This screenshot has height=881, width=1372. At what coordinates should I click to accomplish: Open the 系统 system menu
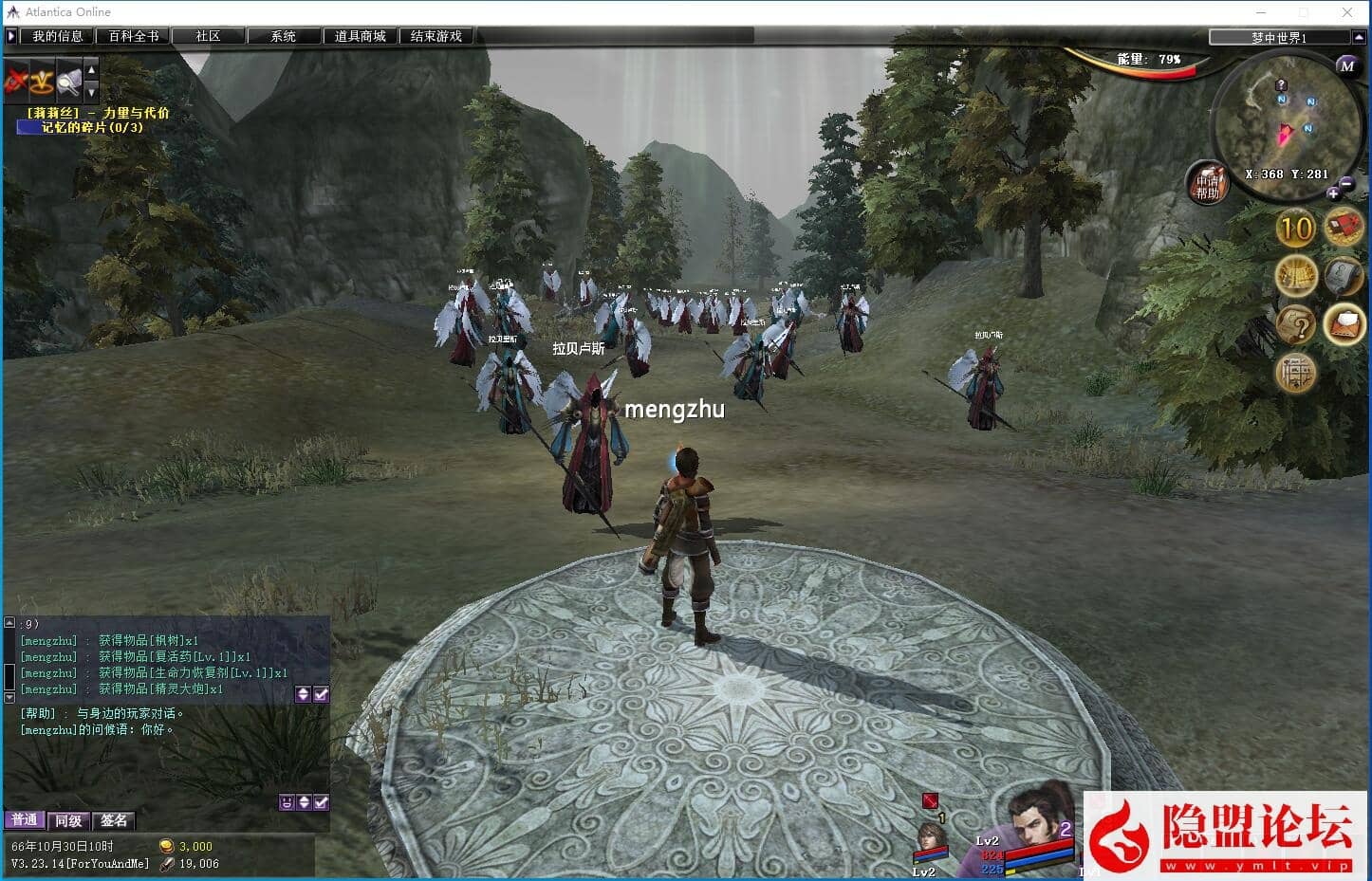283,36
